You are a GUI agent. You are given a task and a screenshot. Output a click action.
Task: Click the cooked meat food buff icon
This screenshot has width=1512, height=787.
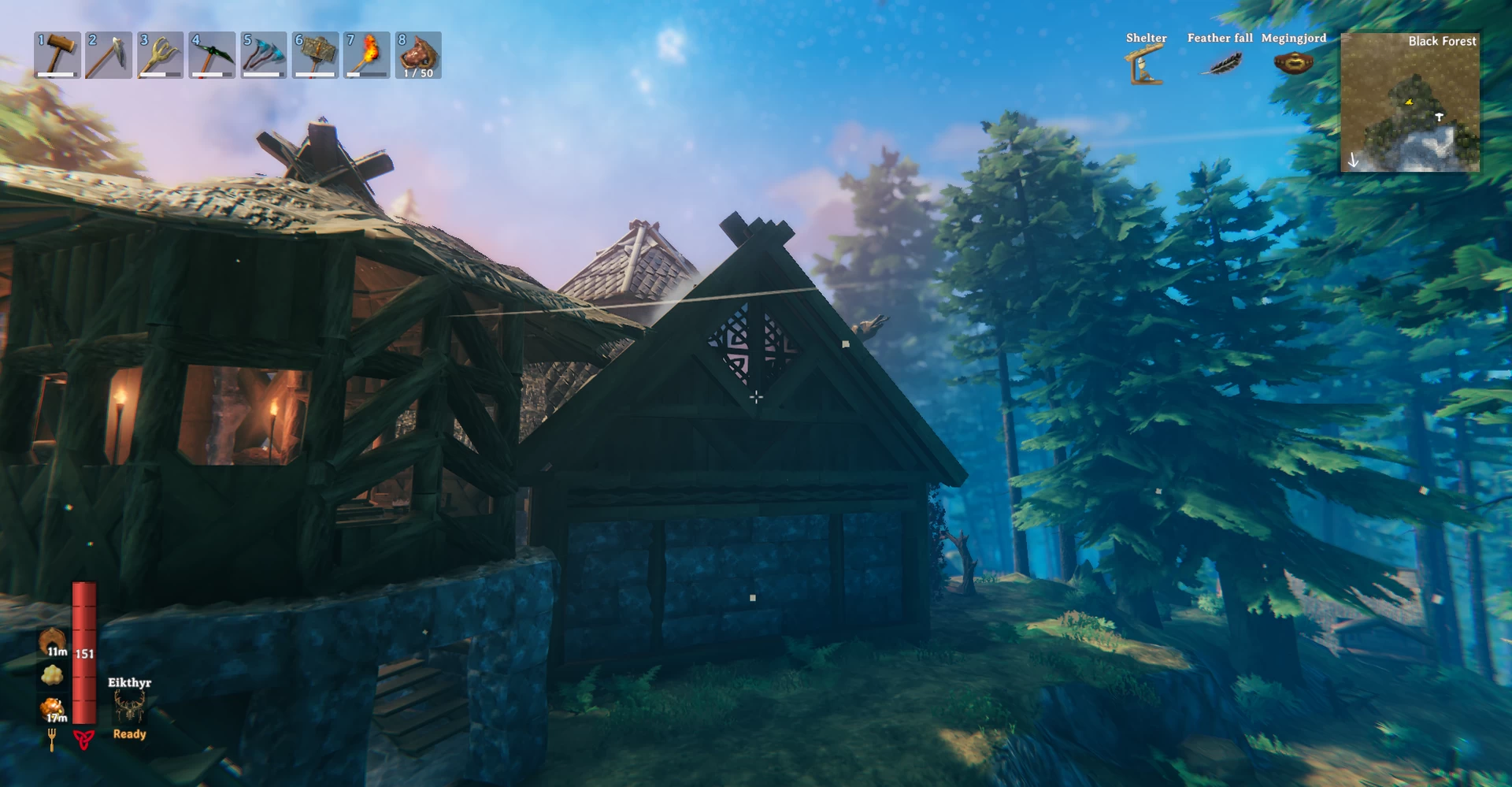coord(53,708)
